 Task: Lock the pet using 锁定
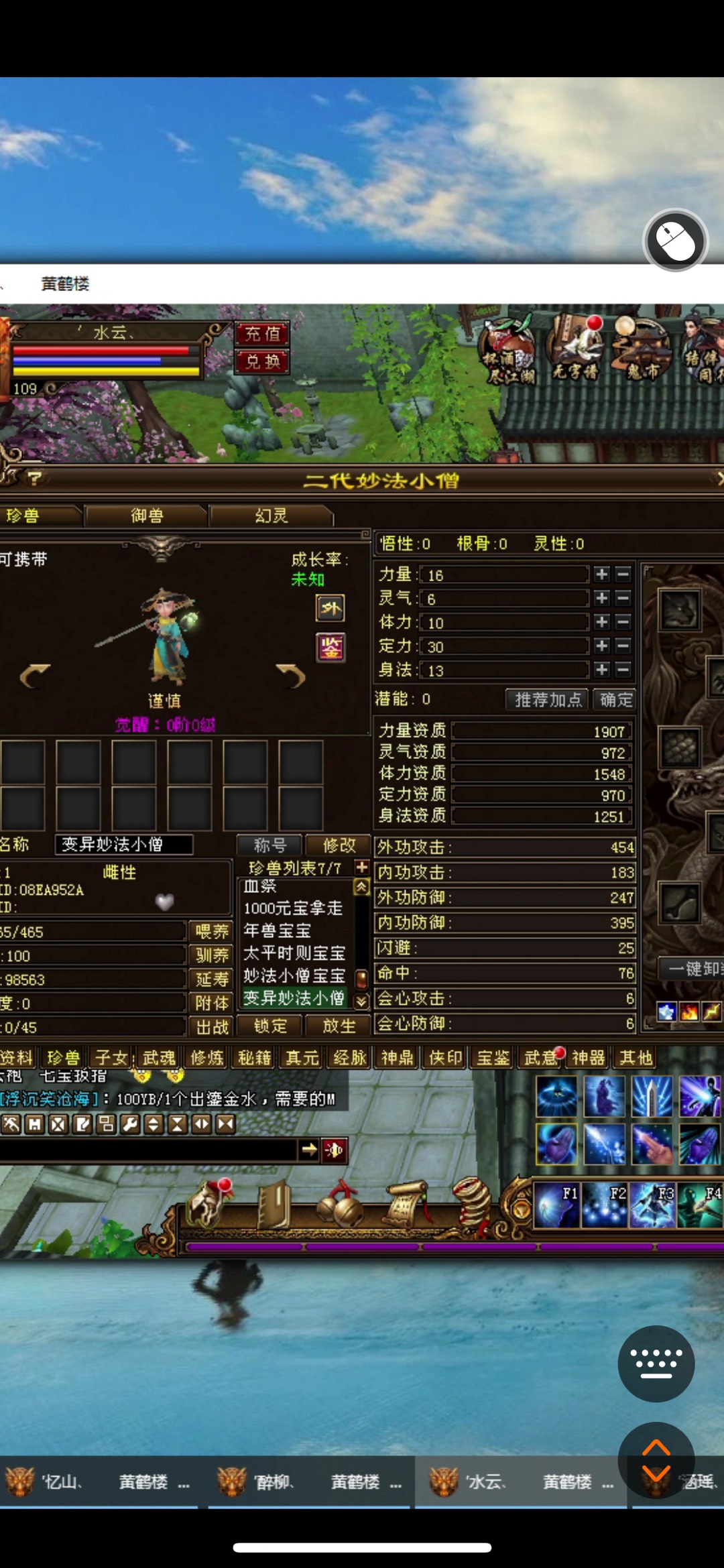pos(270,1026)
